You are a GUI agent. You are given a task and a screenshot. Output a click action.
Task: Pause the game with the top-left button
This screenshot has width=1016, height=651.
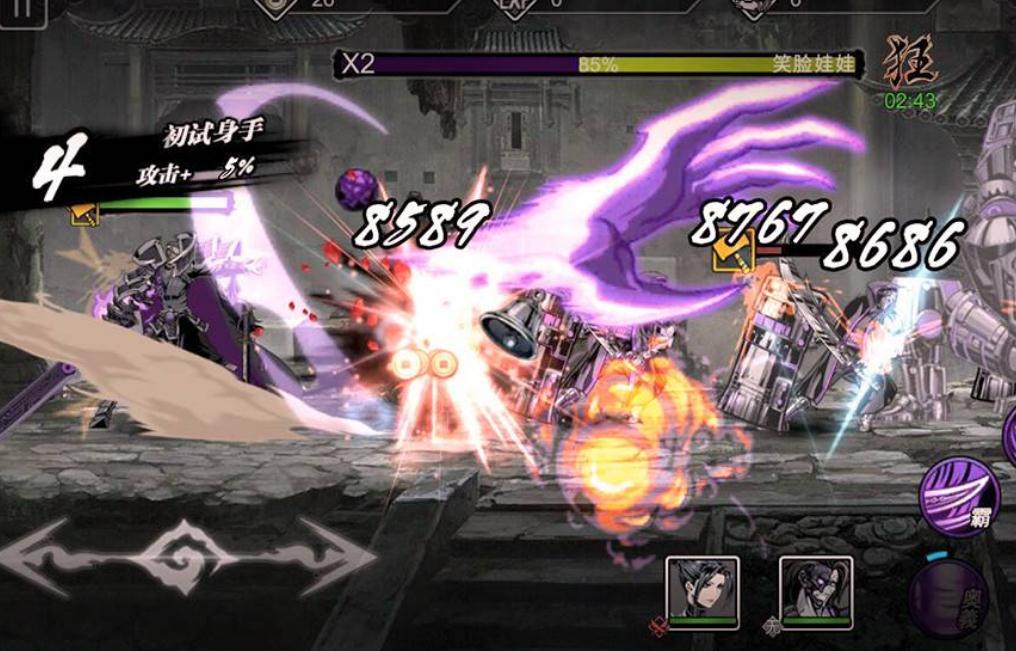[x=22, y=10]
